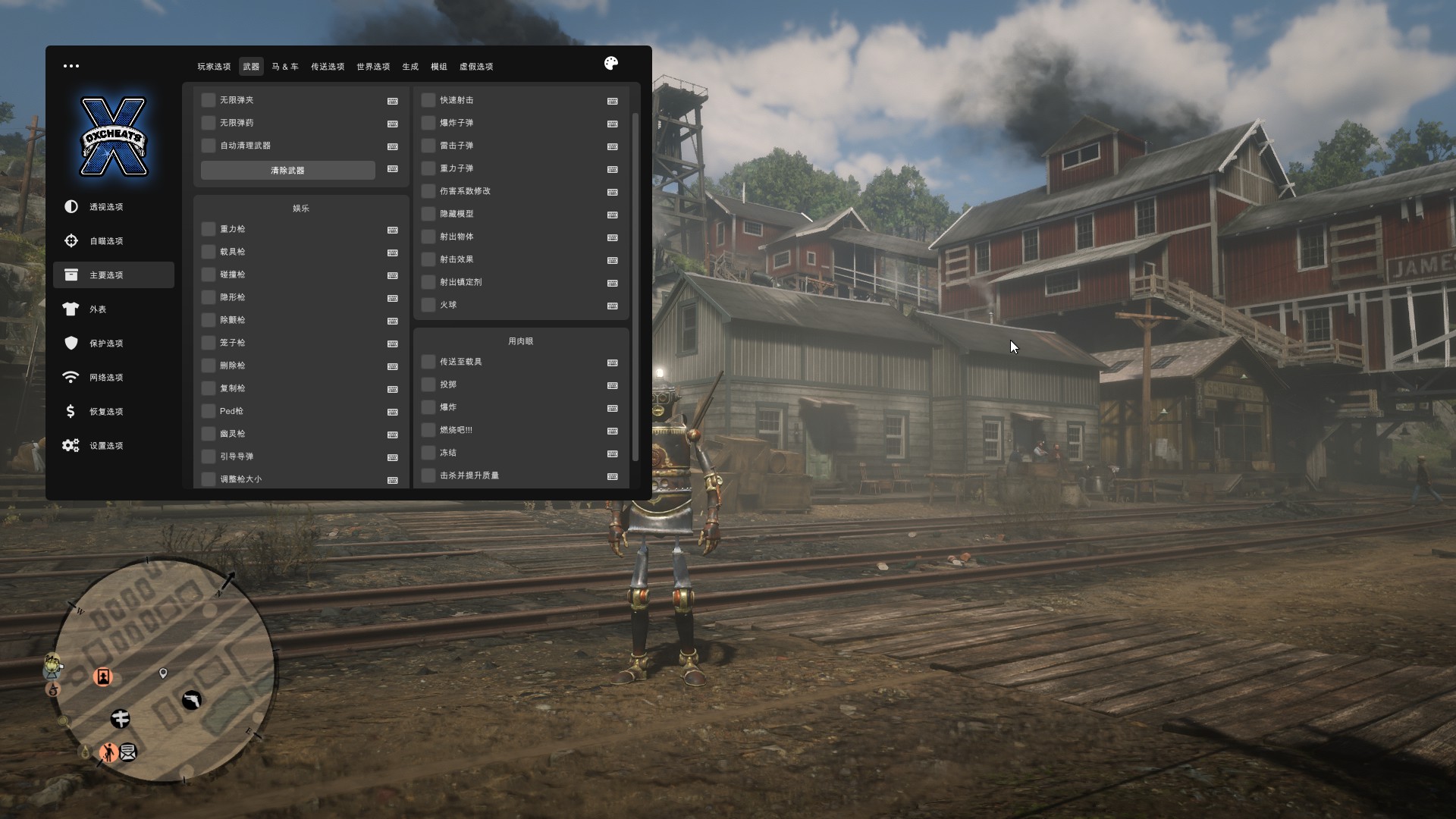The image size is (1456, 819).
Task: Select 保护选项 in the sidebar
Action: tap(106, 344)
